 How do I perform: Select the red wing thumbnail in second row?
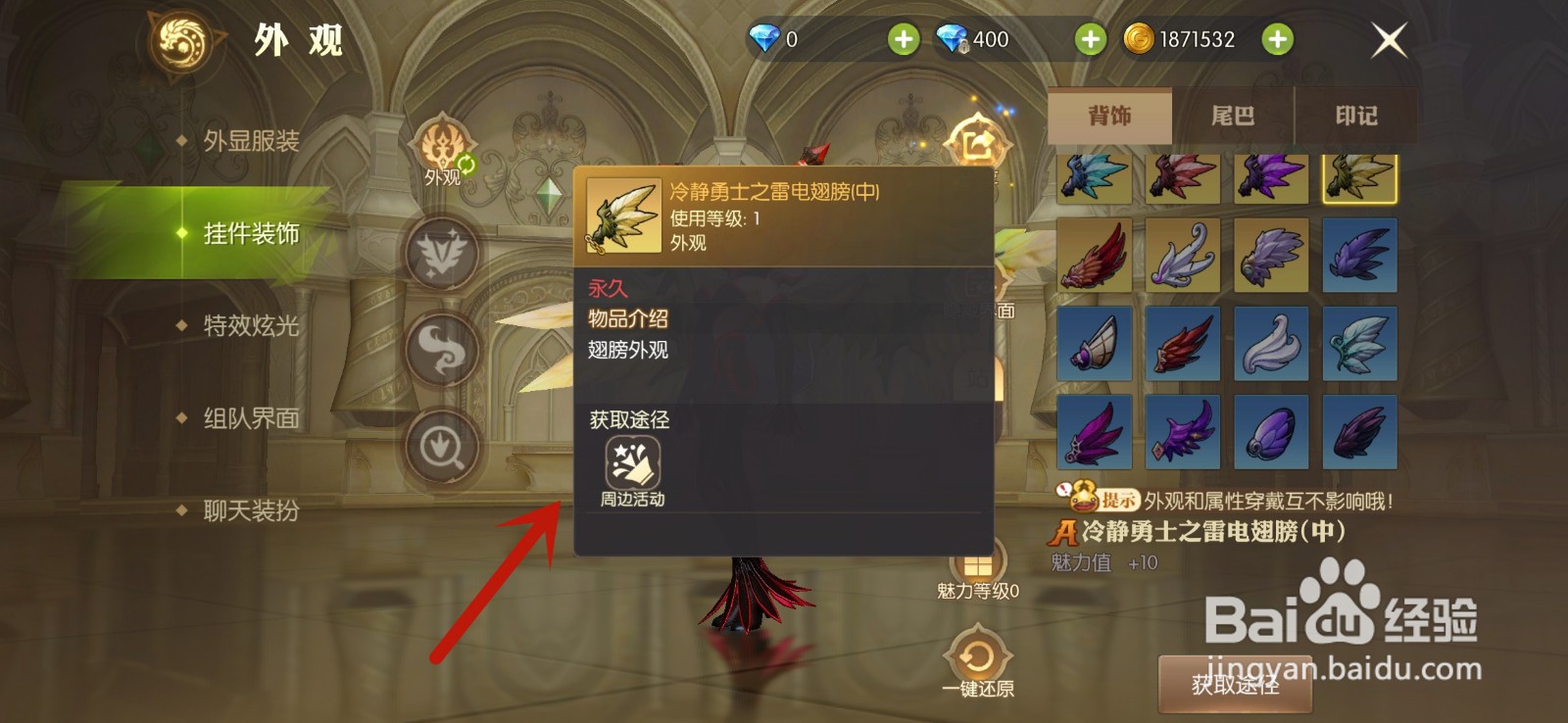1095,256
